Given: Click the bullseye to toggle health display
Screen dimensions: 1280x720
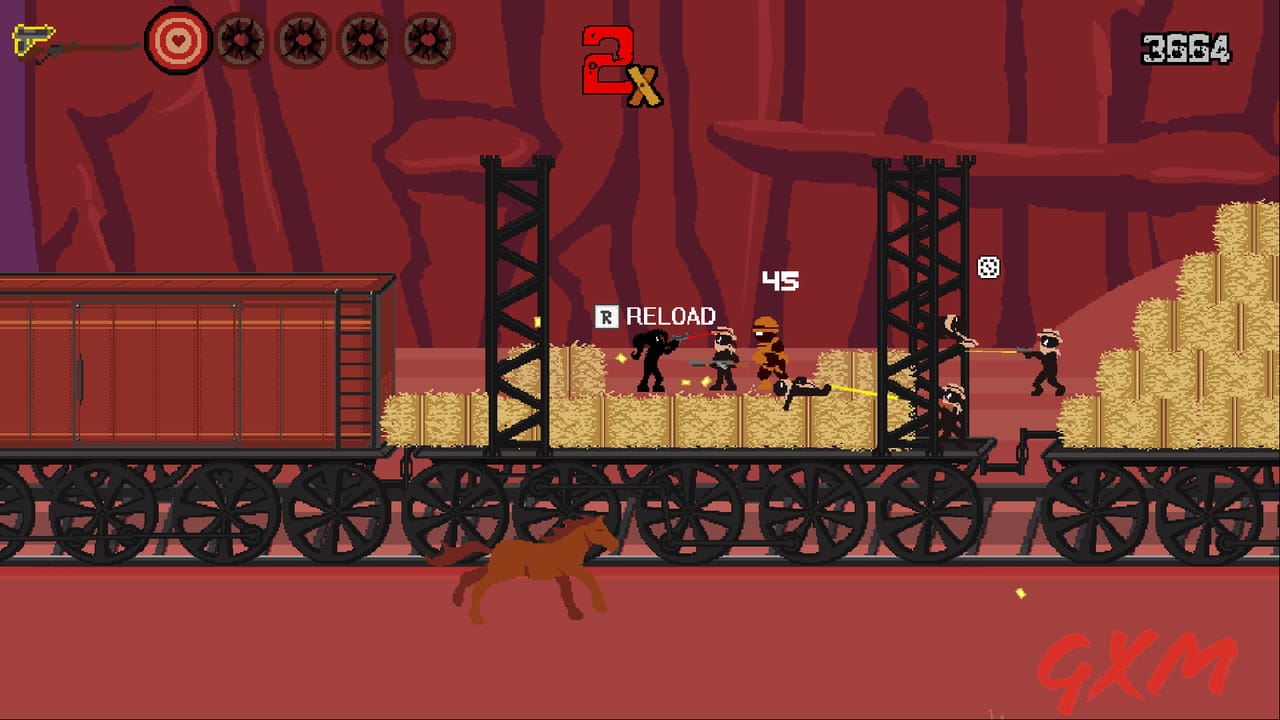Looking at the screenshot, I should (178, 42).
